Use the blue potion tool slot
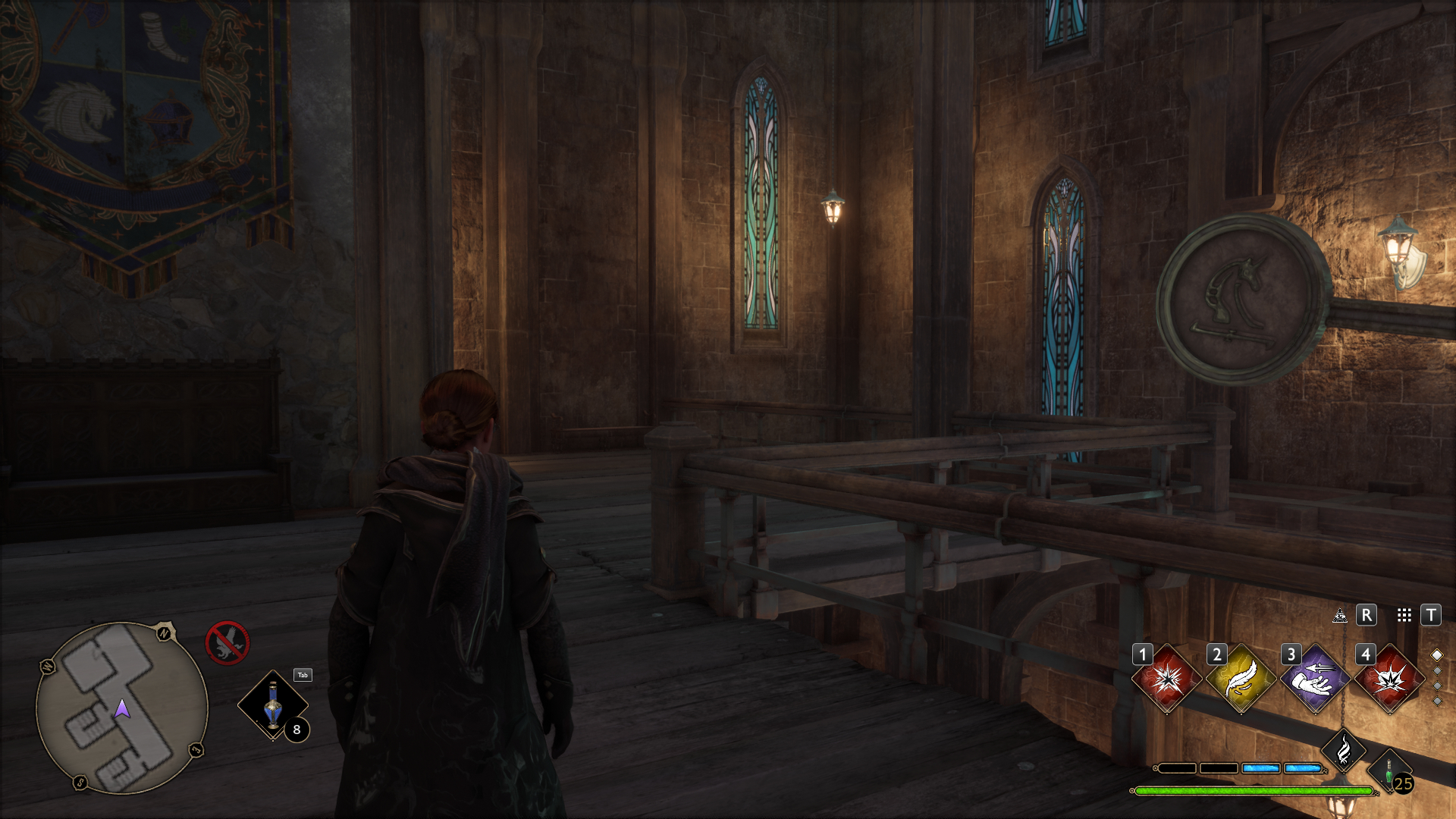Screen dimensions: 1456x819 click(273, 705)
